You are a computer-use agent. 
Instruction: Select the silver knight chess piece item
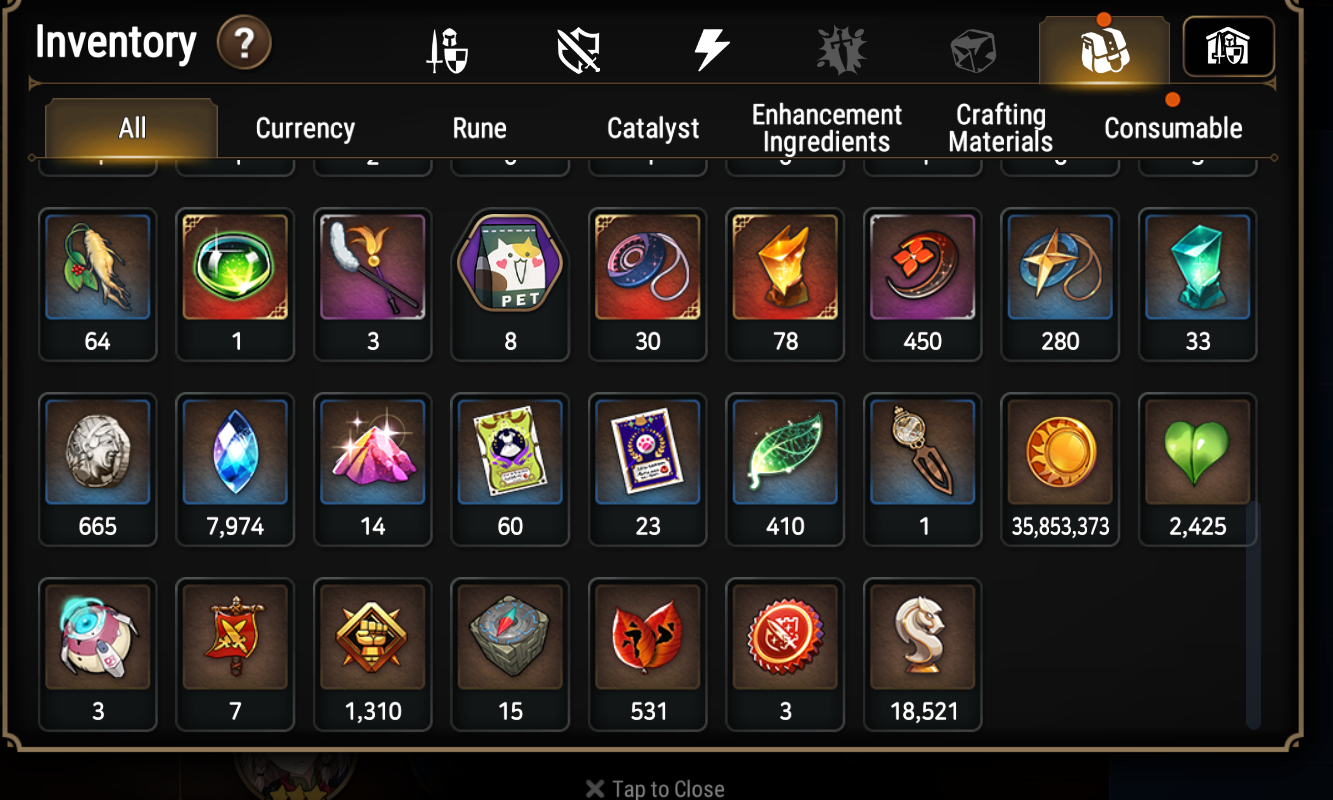[x=923, y=638]
